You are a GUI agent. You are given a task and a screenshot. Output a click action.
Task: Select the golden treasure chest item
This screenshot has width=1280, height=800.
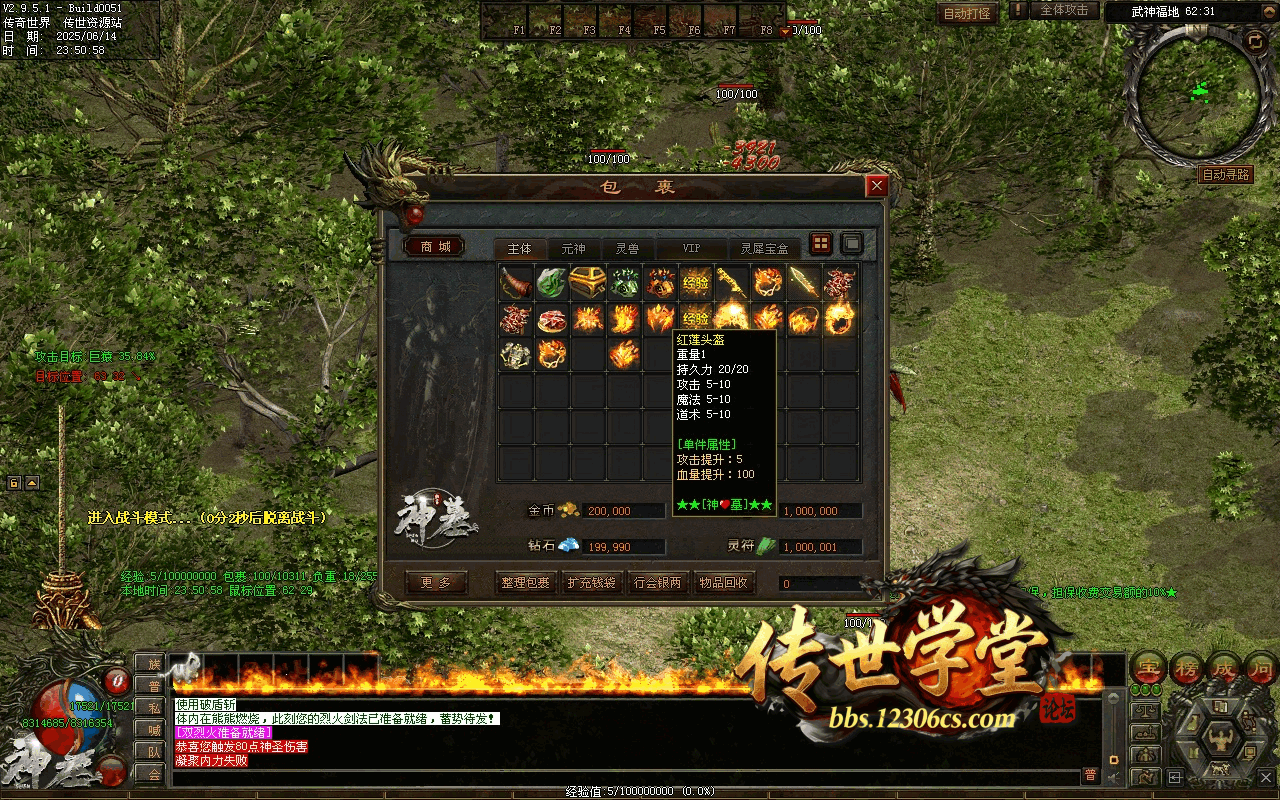(x=587, y=282)
